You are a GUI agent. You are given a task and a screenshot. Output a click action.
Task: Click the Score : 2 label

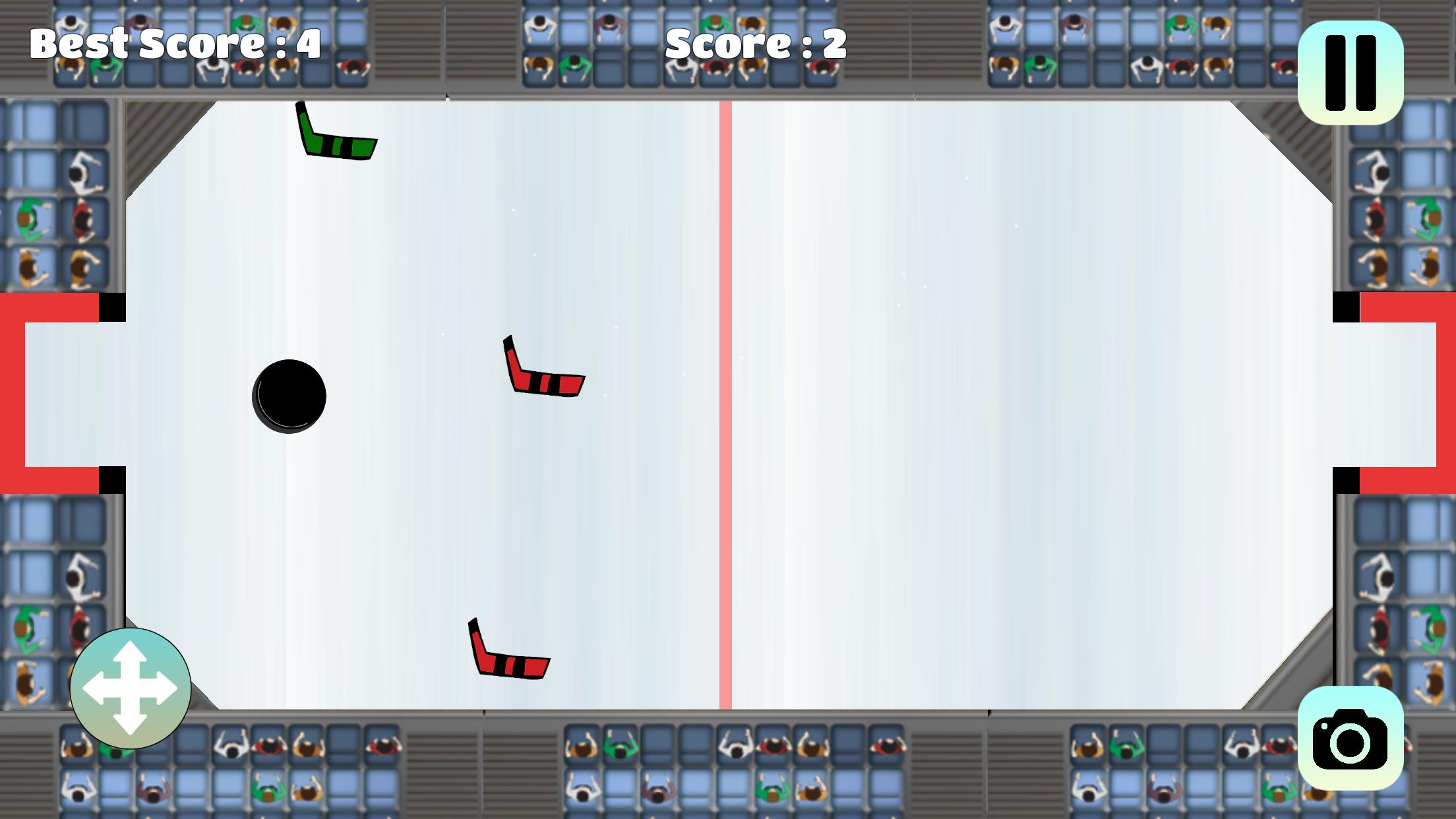coord(754,43)
